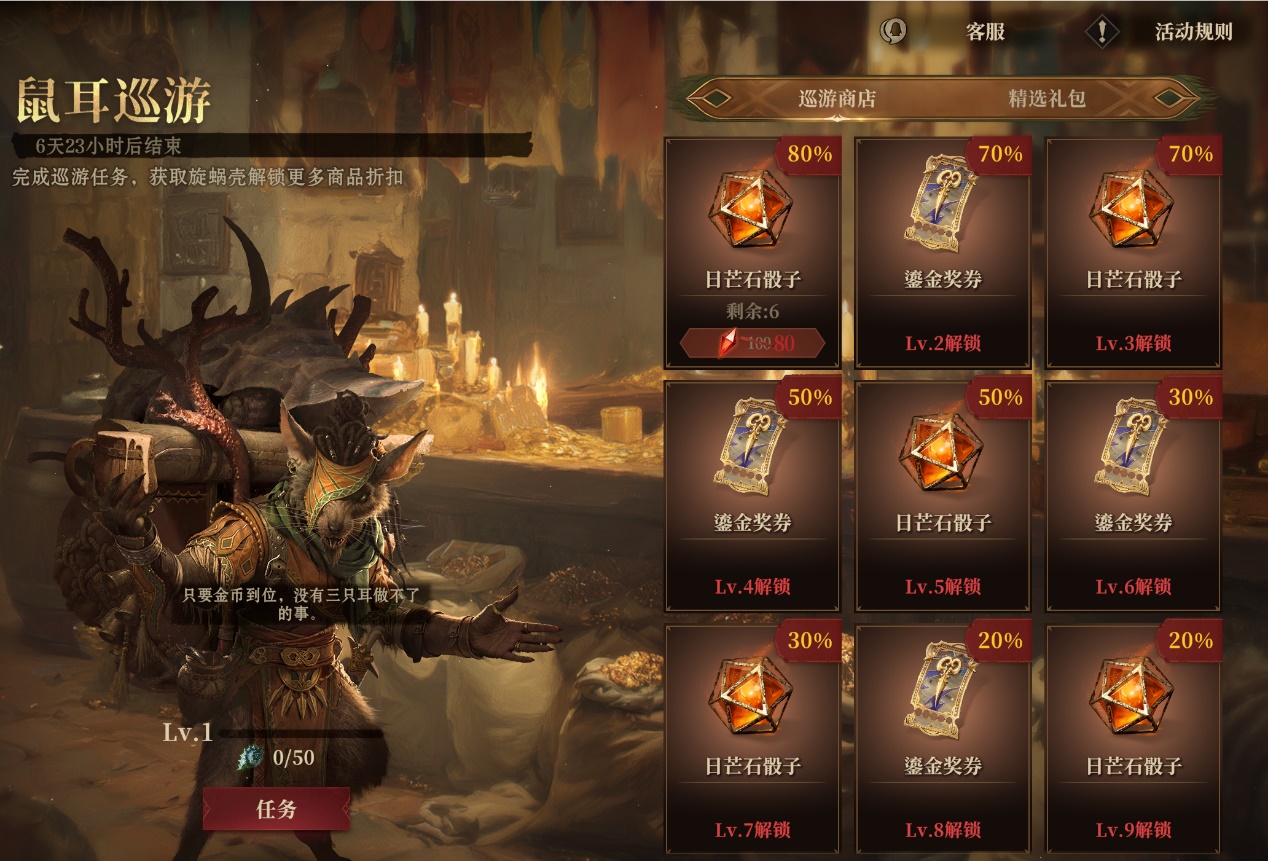This screenshot has width=1268, height=861.
Task: Select the 70% off 鎏金奖券 card
Action: click(x=943, y=252)
